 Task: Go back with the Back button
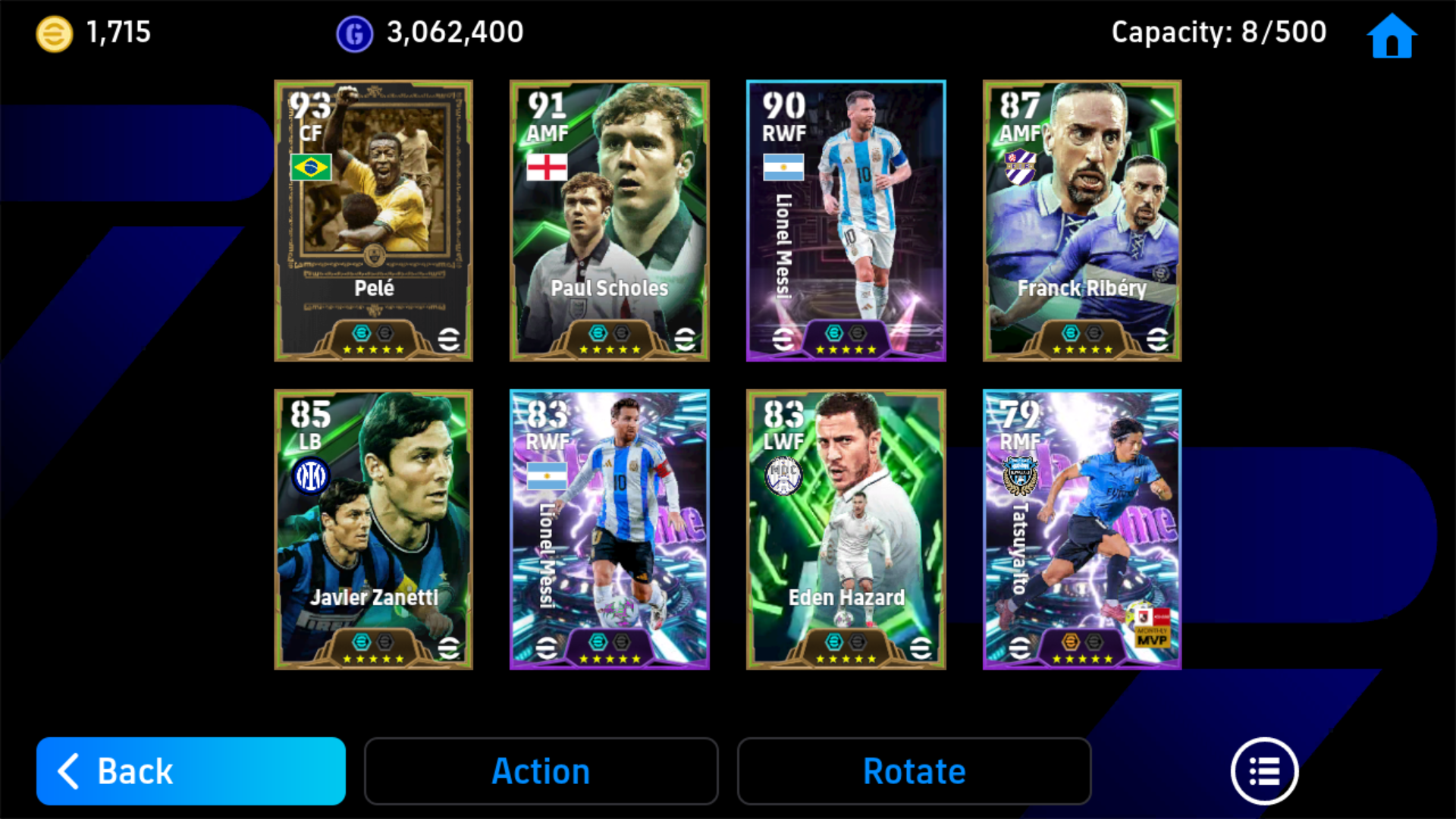point(190,770)
